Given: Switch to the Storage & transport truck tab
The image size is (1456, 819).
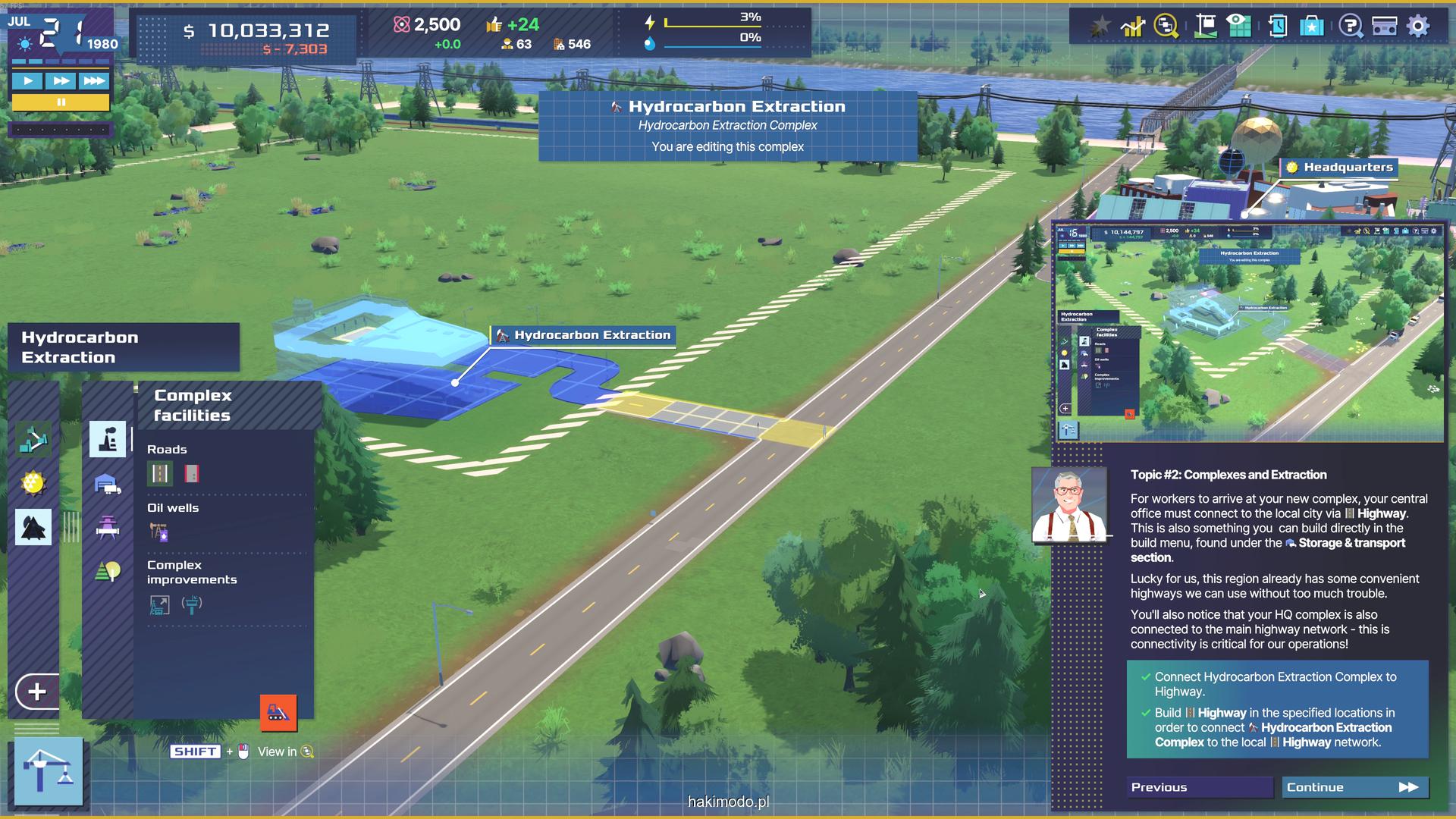Looking at the screenshot, I should pyautogui.click(x=108, y=484).
